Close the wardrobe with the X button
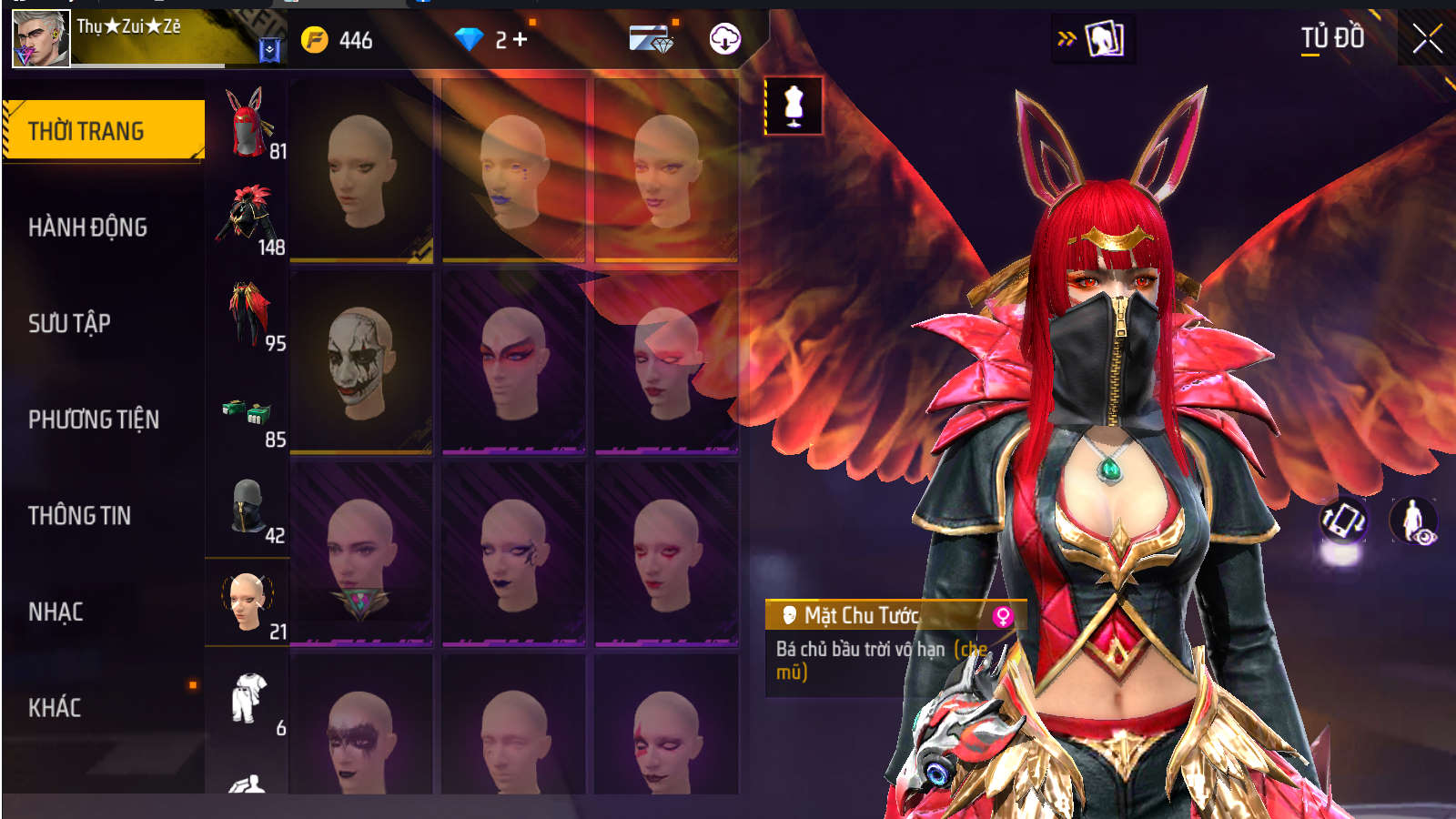The image size is (1456, 819). click(1426, 39)
